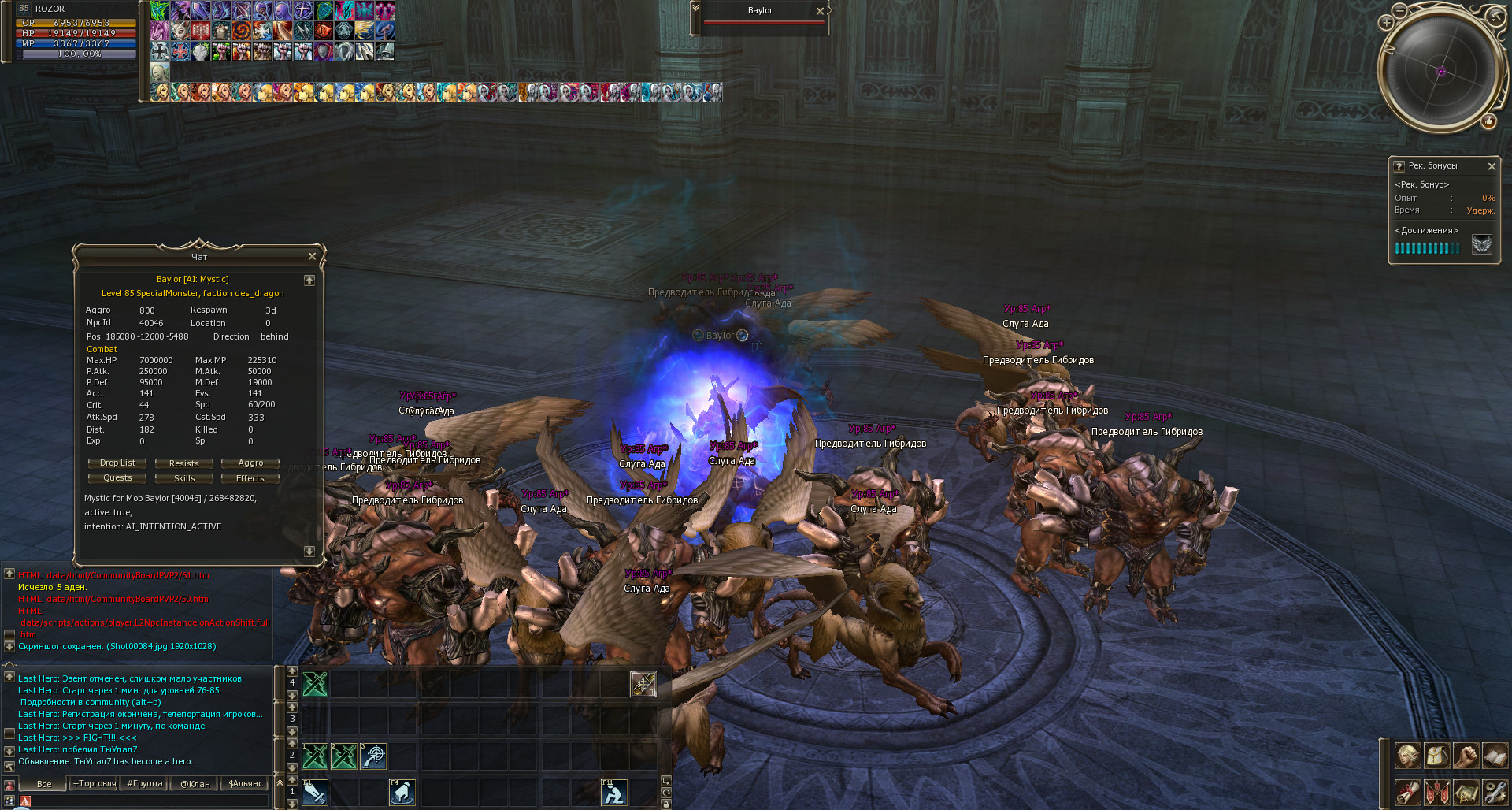Switch to the Альянс chat tab
1512x810 pixels.
pos(246,784)
